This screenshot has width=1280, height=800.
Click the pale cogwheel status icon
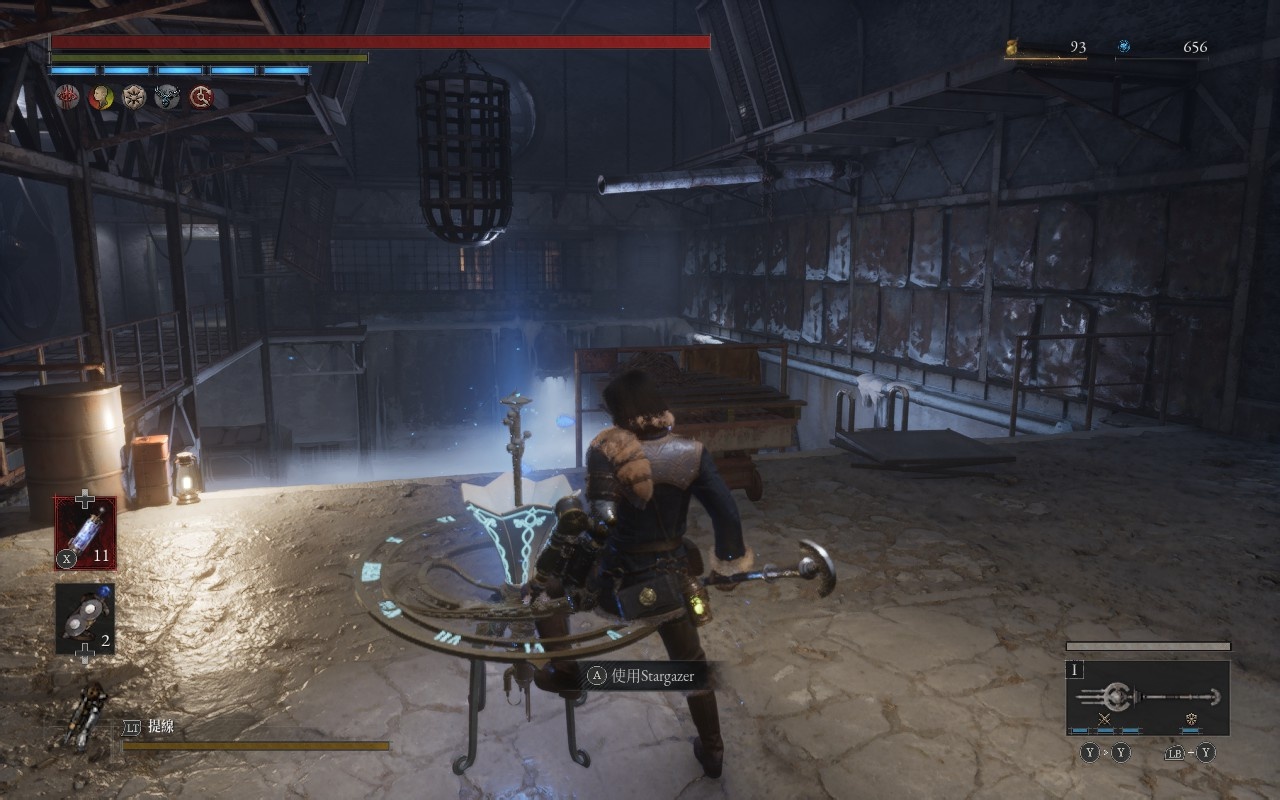[133, 97]
